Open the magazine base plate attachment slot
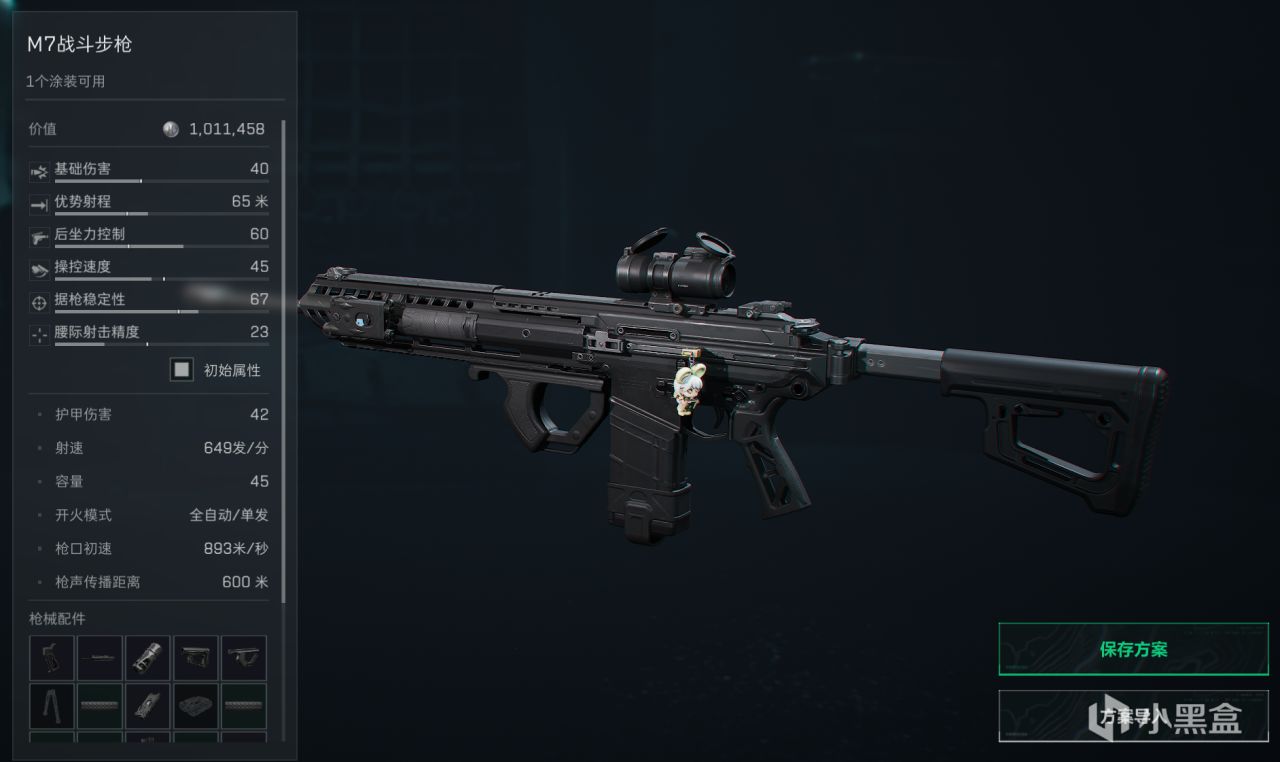1280x762 pixels. pyautogui.click(x=196, y=706)
